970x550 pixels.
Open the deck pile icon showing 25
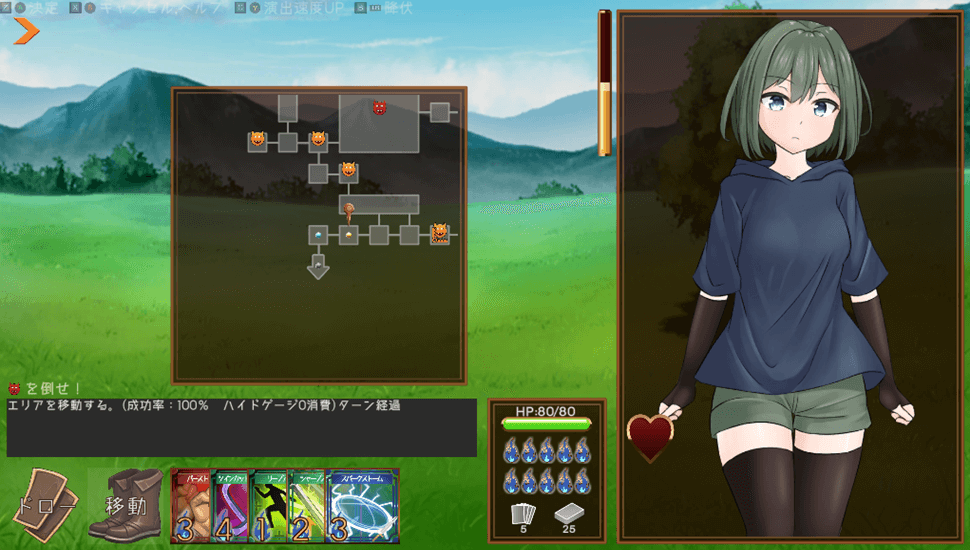click(x=568, y=516)
